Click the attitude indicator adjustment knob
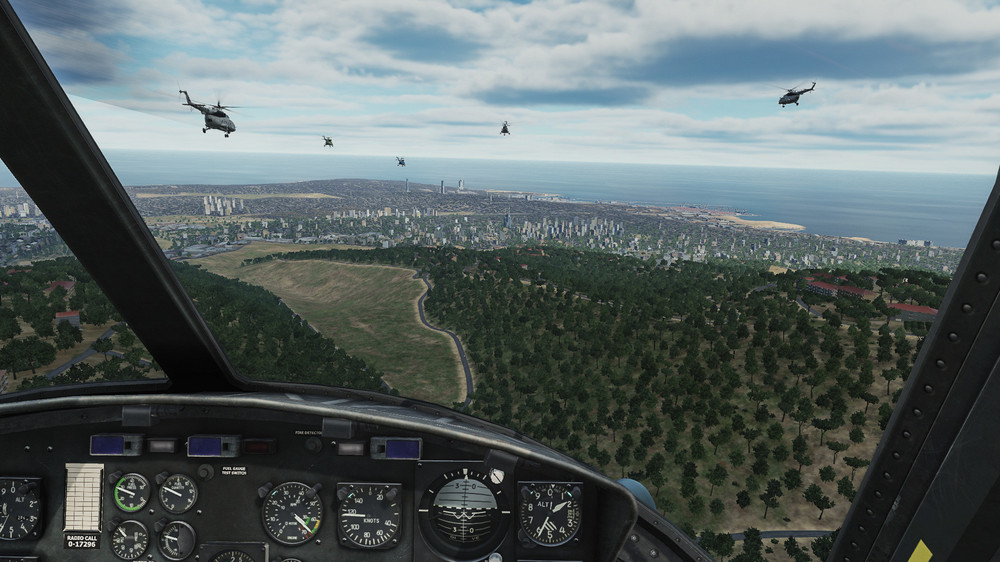The height and width of the screenshot is (562, 1000). pos(496,477)
